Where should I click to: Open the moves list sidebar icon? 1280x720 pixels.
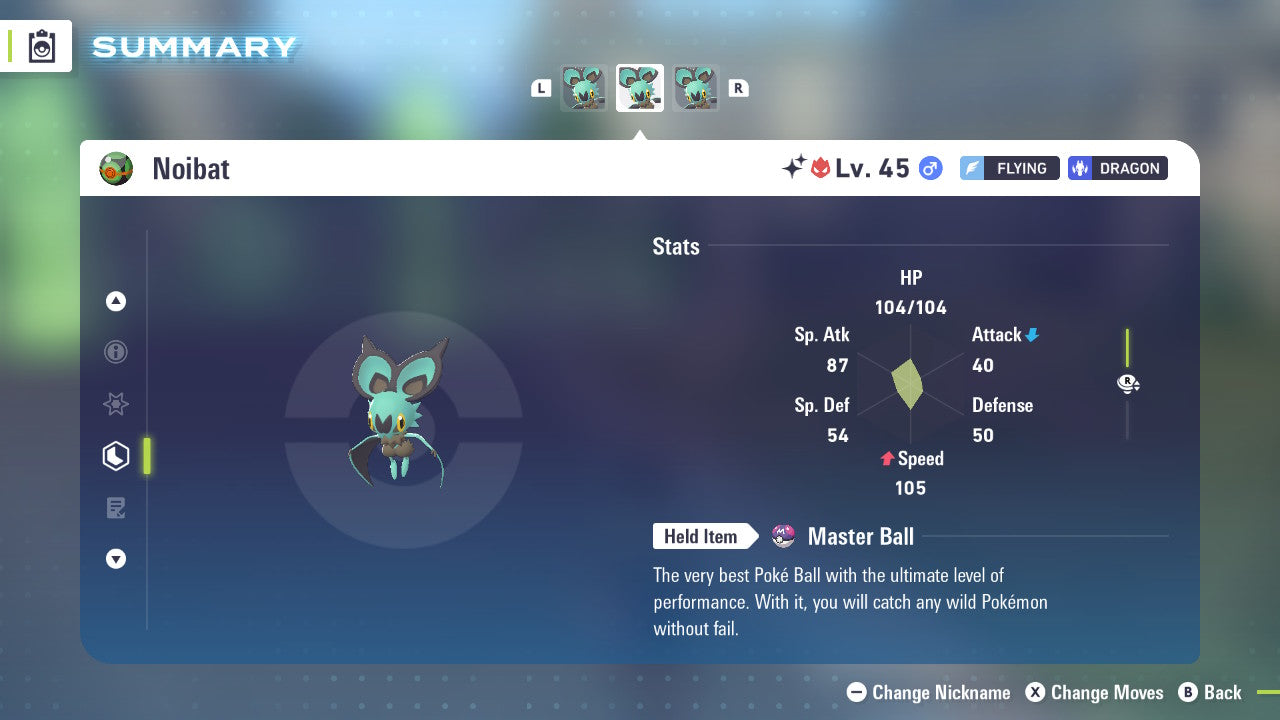click(x=115, y=507)
